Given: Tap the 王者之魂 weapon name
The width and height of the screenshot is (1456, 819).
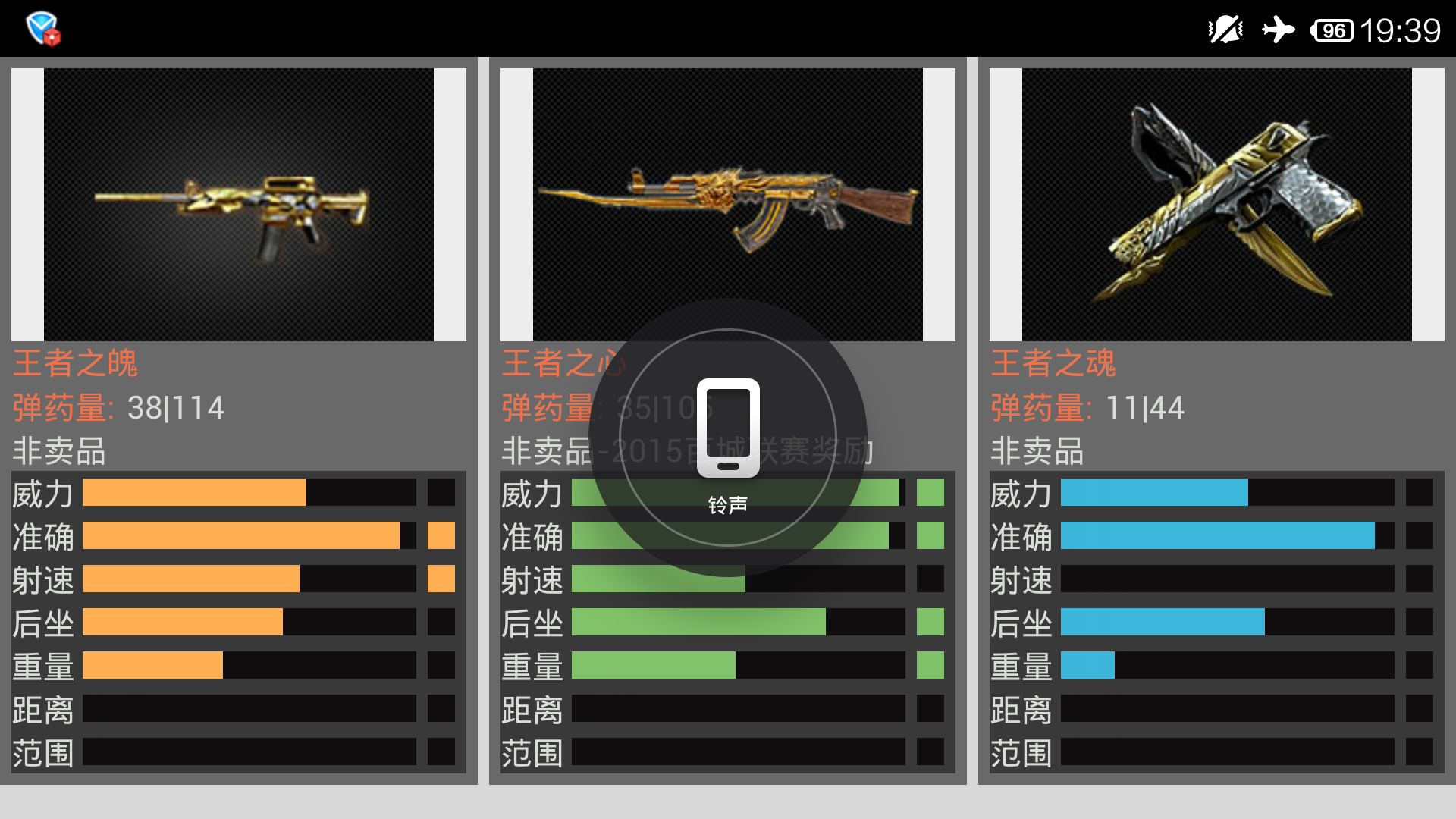Looking at the screenshot, I should 1053,363.
